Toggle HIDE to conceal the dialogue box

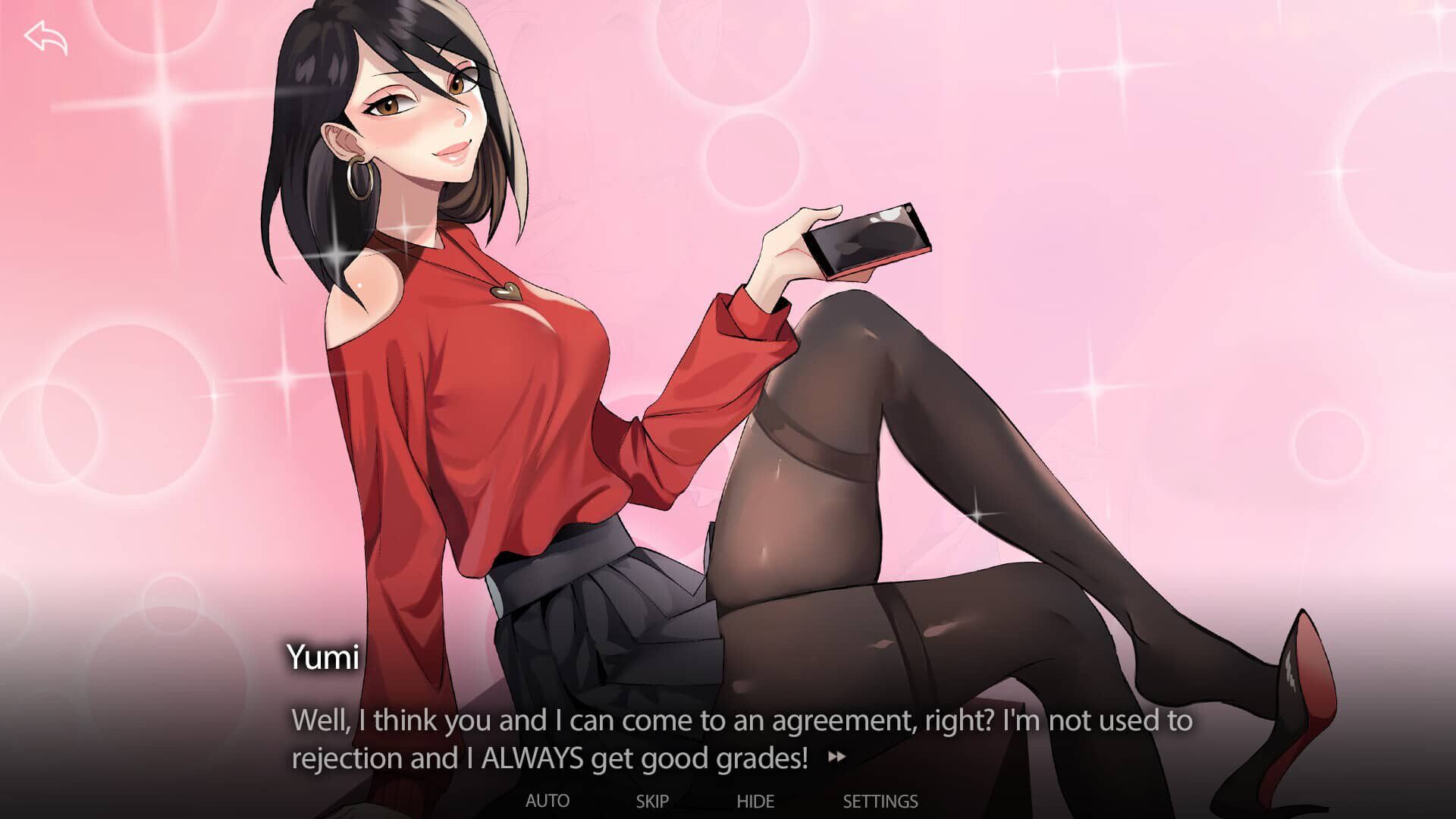pyautogui.click(x=756, y=801)
